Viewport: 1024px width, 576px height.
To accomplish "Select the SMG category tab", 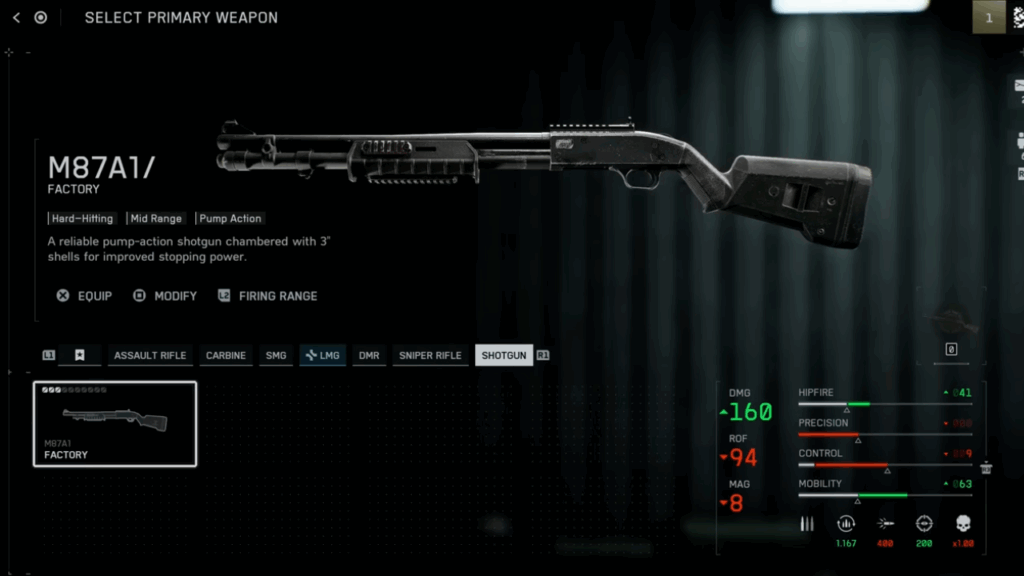I will click(276, 355).
